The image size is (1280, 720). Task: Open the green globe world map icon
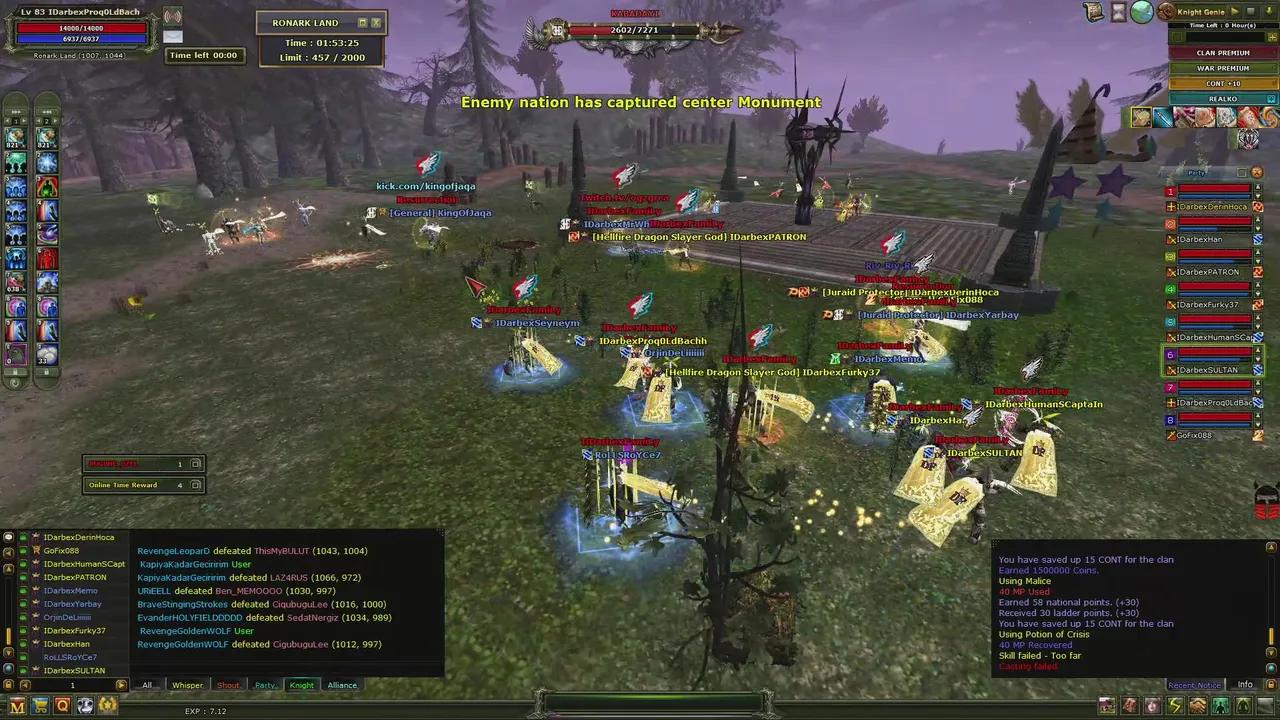(1141, 12)
